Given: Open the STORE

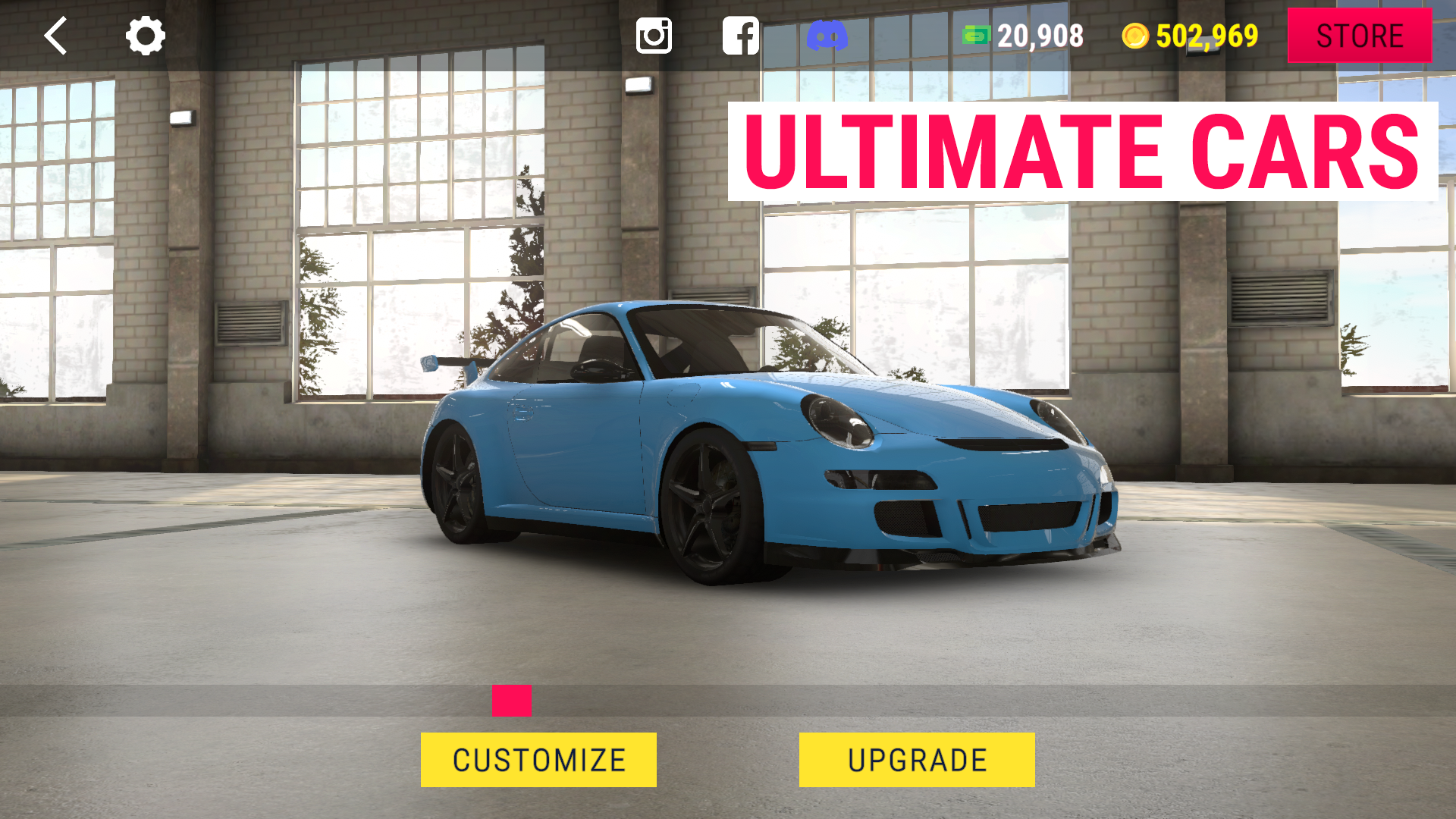Looking at the screenshot, I should (x=1359, y=36).
